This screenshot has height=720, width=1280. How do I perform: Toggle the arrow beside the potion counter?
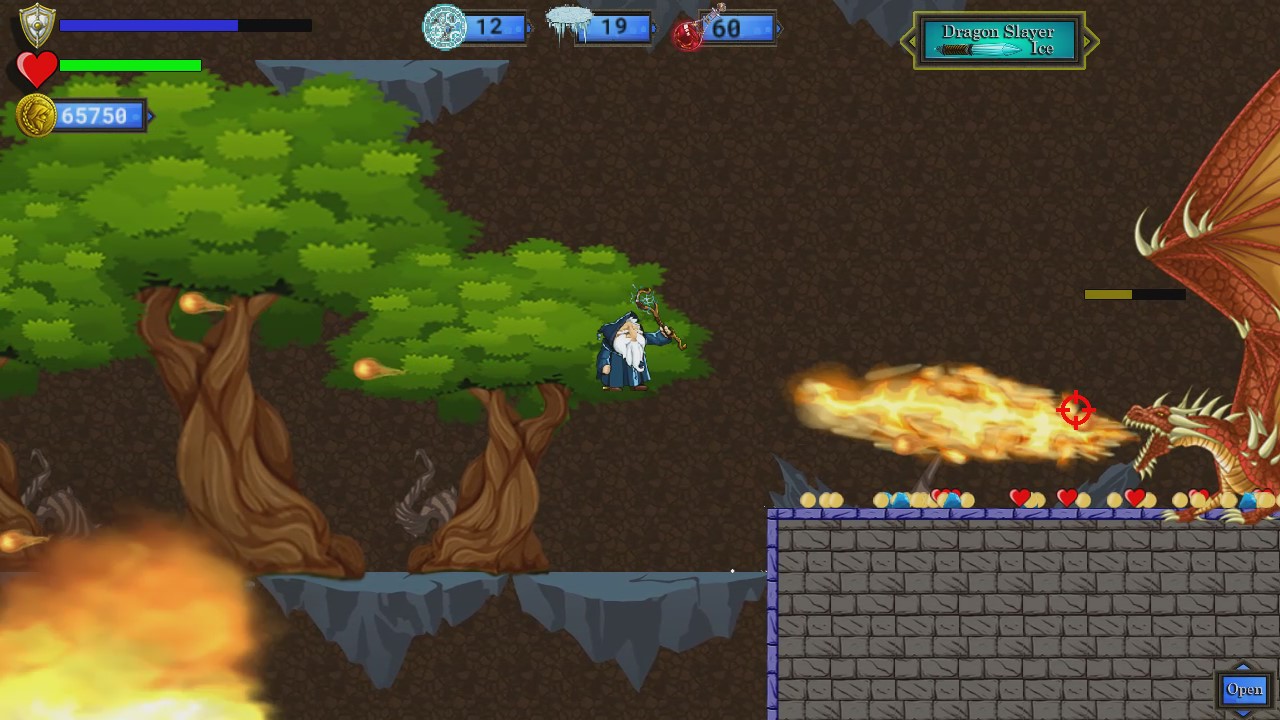[779, 28]
